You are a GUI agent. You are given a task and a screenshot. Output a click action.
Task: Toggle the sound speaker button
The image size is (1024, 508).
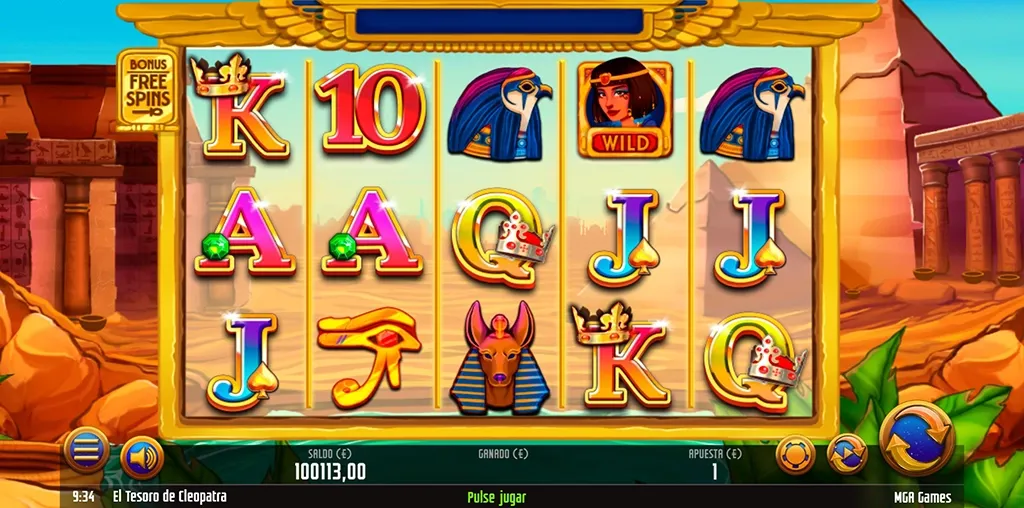(142, 458)
